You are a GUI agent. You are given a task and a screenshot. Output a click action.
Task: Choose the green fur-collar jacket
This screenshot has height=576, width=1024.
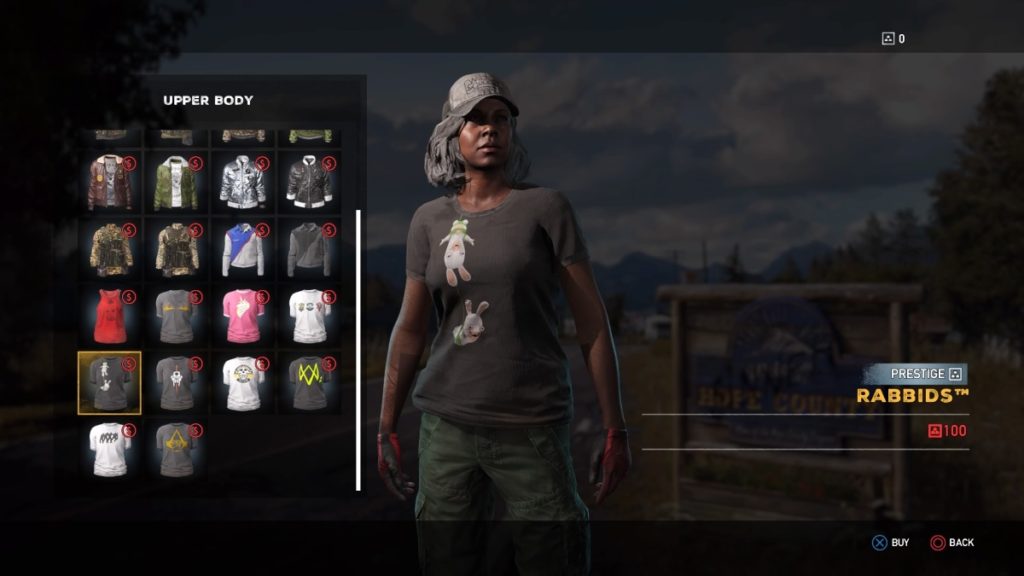click(176, 183)
